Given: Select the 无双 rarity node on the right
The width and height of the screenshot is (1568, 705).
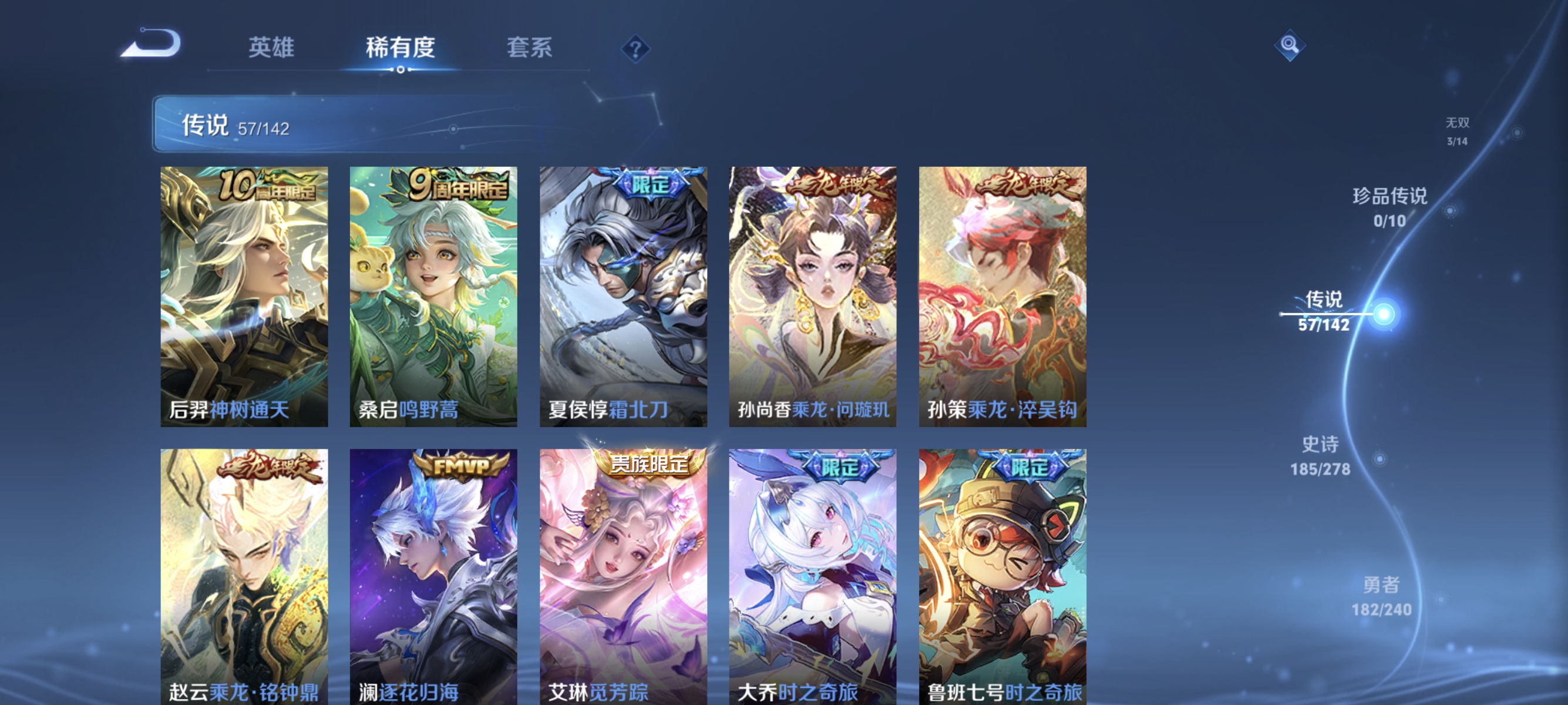Looking at the screenshot, I should pos(1458,133).
